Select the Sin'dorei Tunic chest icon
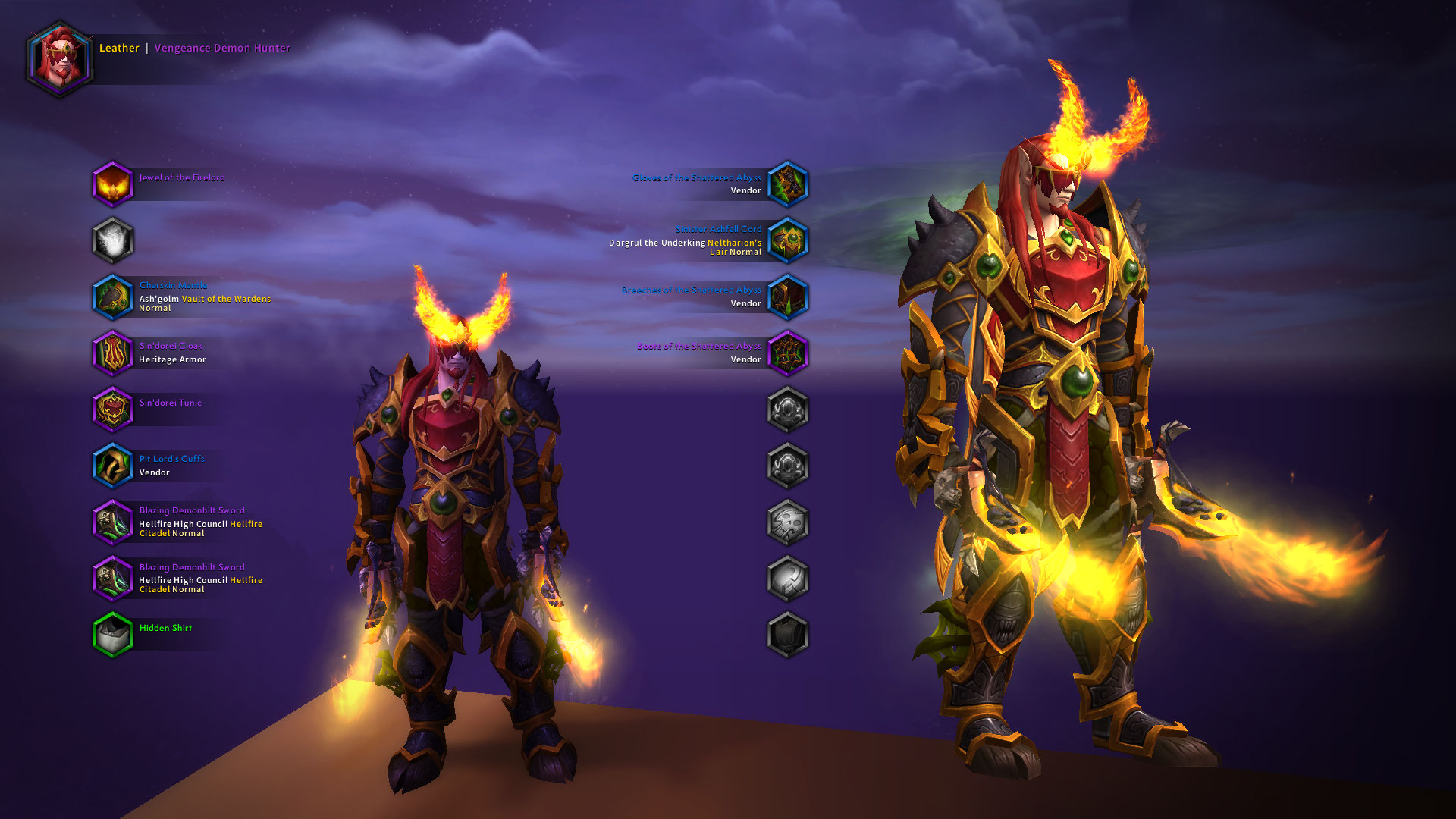This screenshot has height=819, width=1456. pos(114,409)
